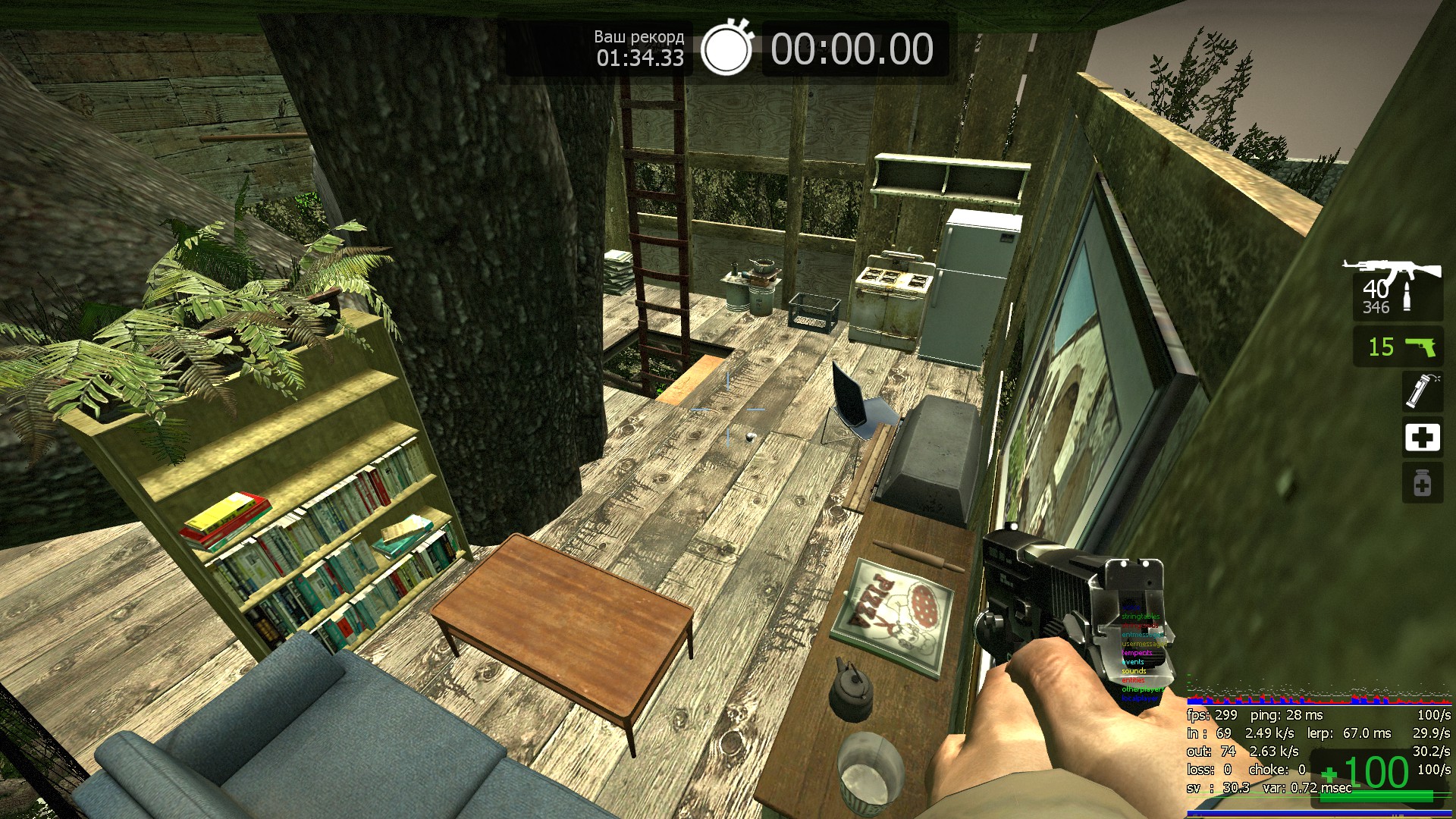Pick the dimmed pain pills slot
Viewport: 1456px width, 819px height.
(1422, 483)
